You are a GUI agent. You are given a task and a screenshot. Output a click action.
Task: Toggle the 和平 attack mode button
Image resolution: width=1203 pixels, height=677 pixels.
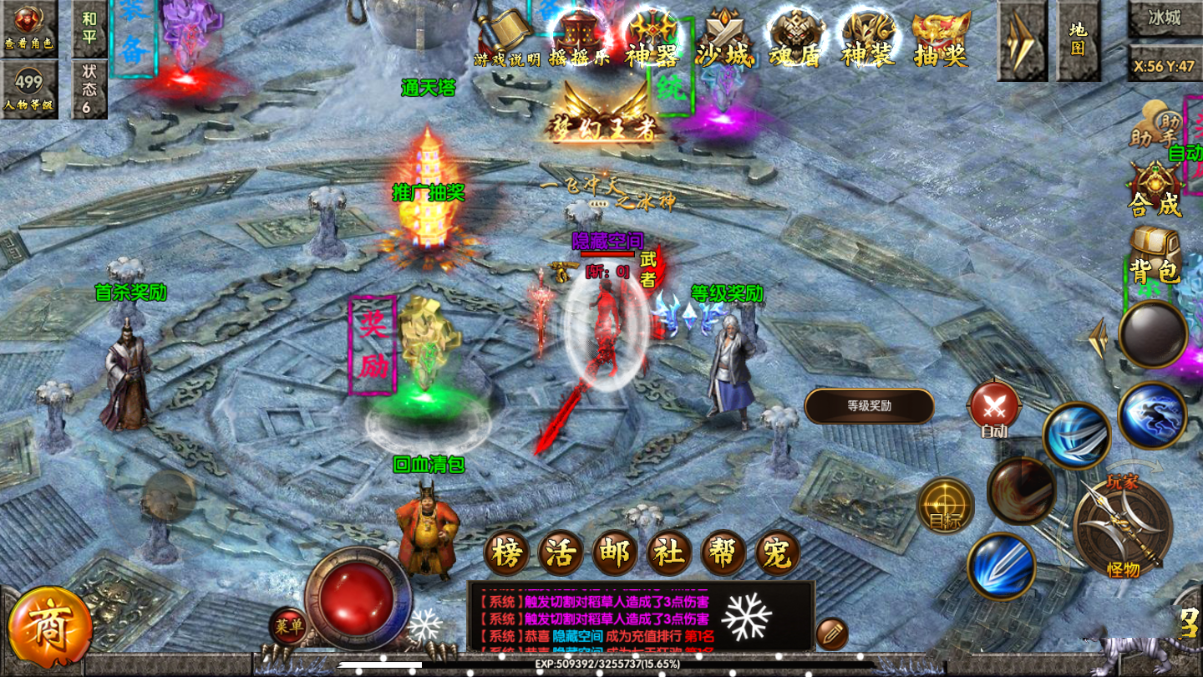tap(90, 27)
